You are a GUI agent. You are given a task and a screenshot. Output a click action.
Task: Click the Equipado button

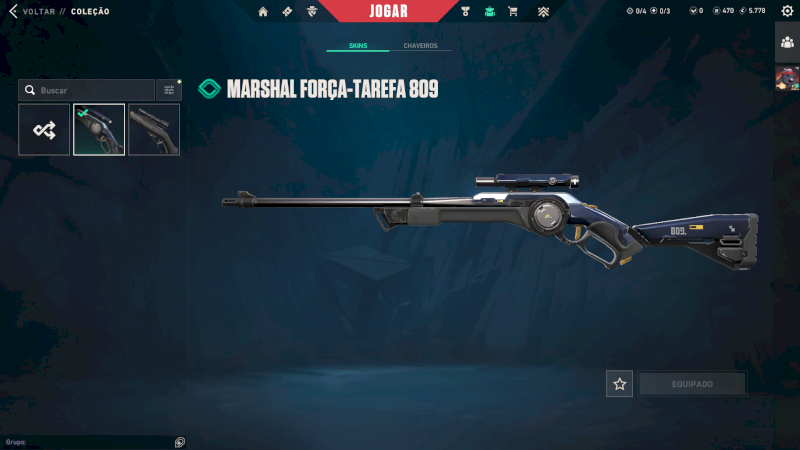tap(692, 384)
